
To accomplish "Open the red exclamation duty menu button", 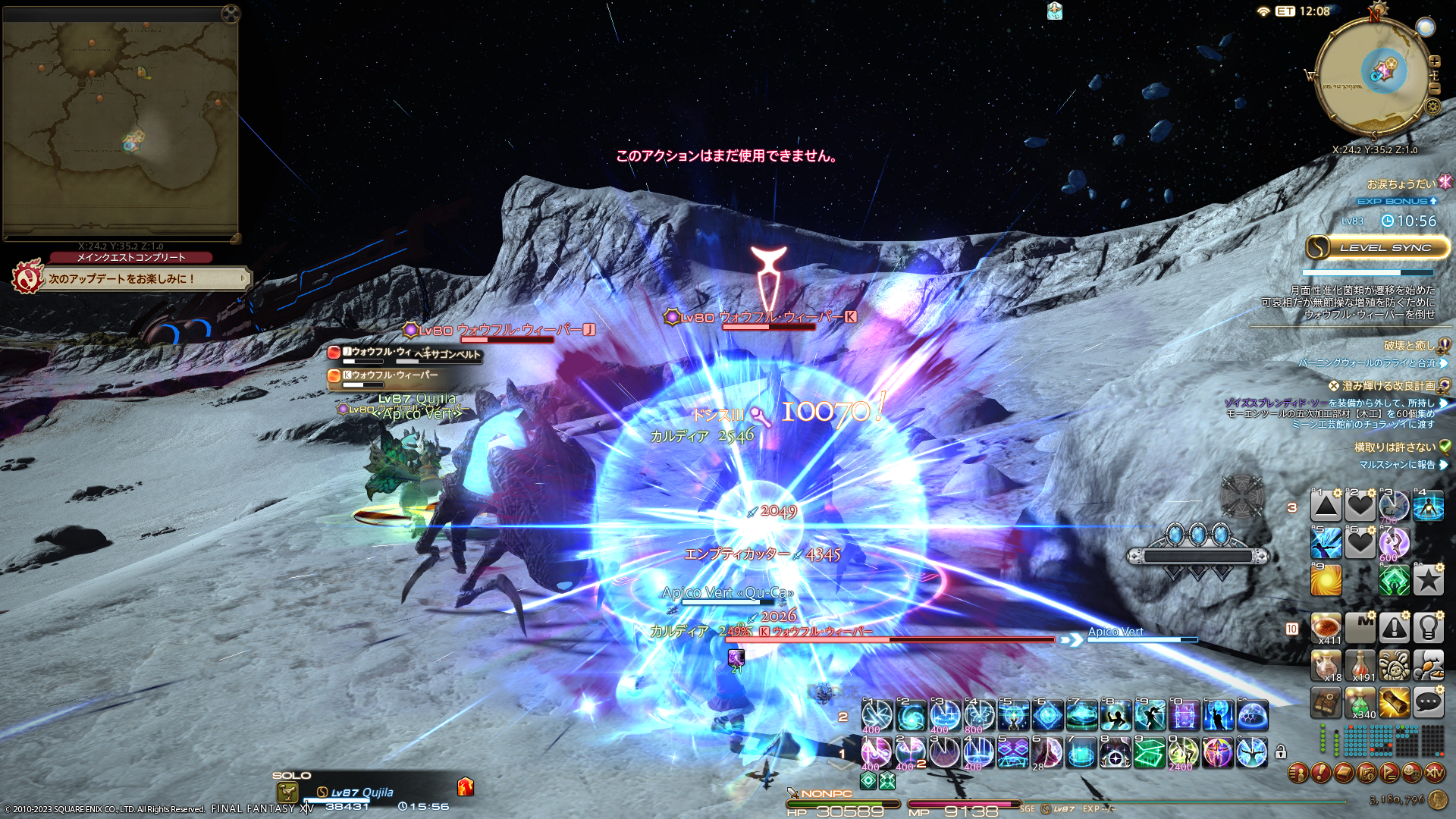I will point(1320,773).
